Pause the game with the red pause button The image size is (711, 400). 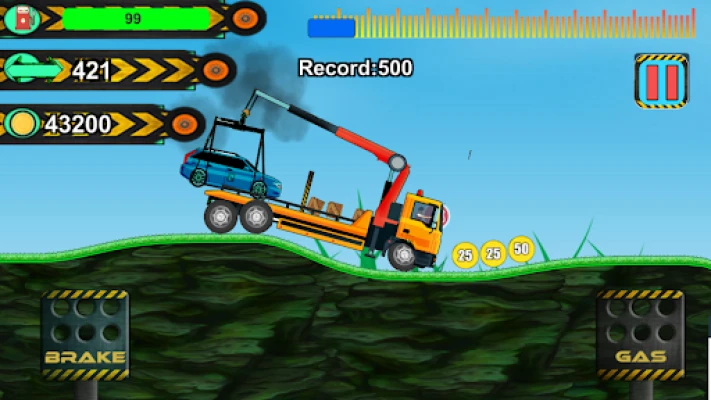[x=661, y=80]
